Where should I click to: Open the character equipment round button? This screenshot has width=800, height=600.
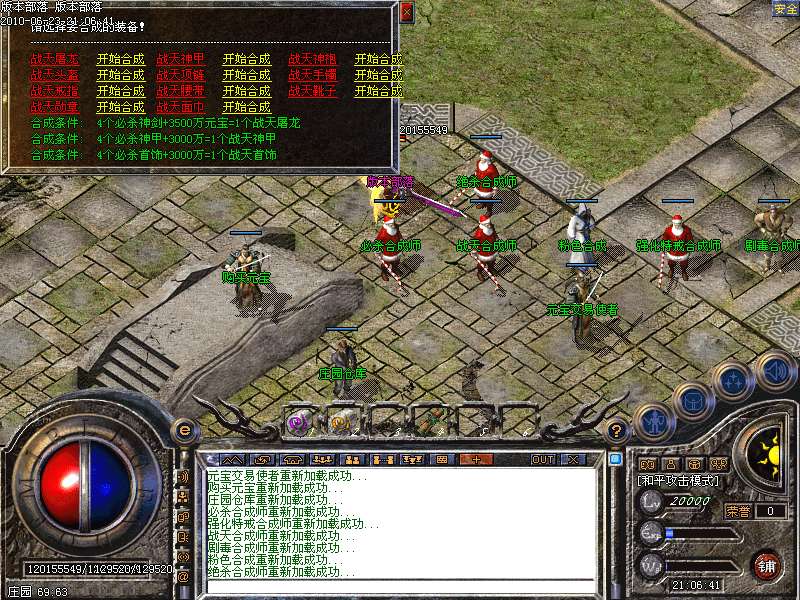tap(652, 421)
